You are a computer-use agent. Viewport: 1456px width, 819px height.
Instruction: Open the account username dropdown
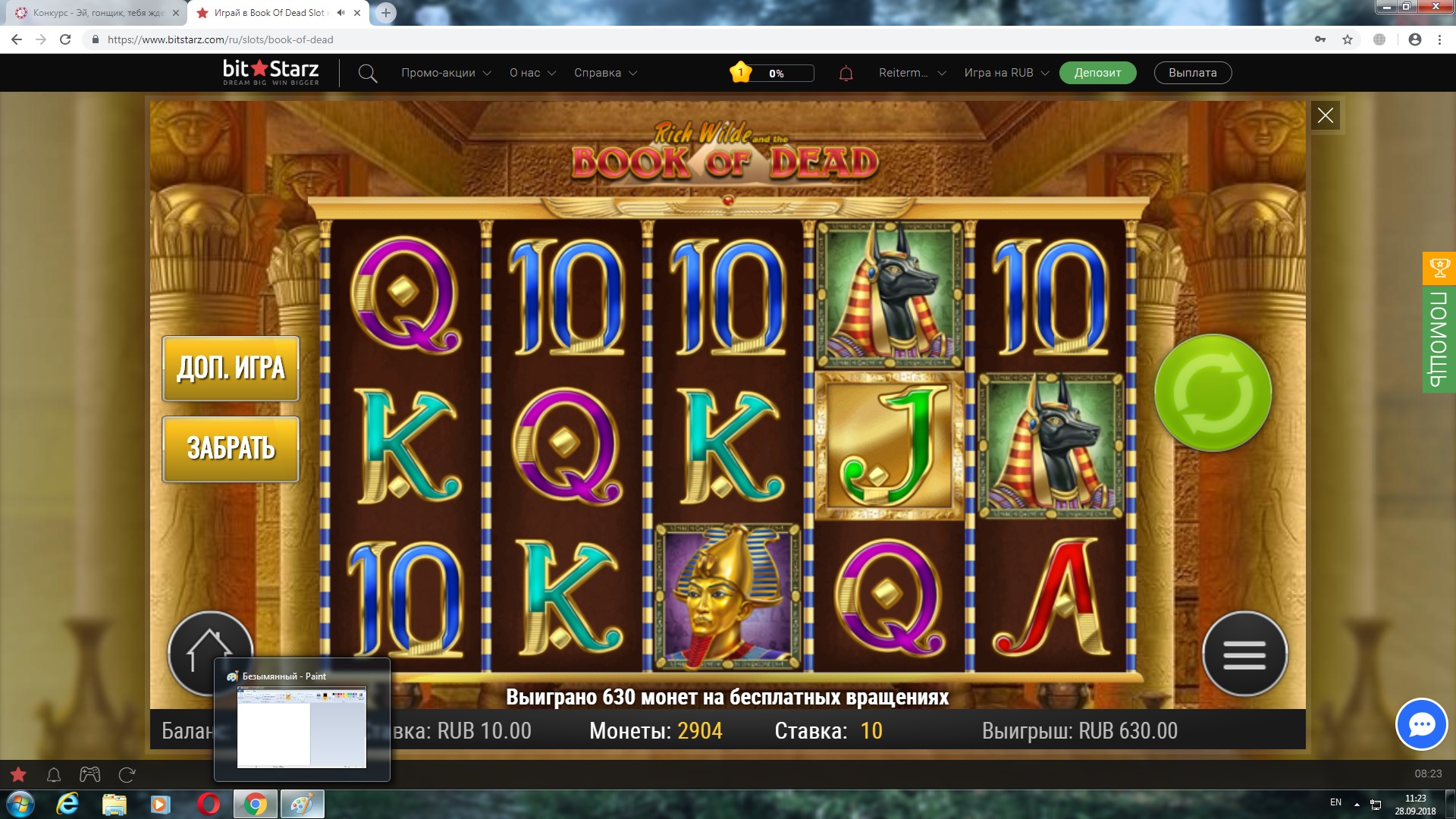912,73
